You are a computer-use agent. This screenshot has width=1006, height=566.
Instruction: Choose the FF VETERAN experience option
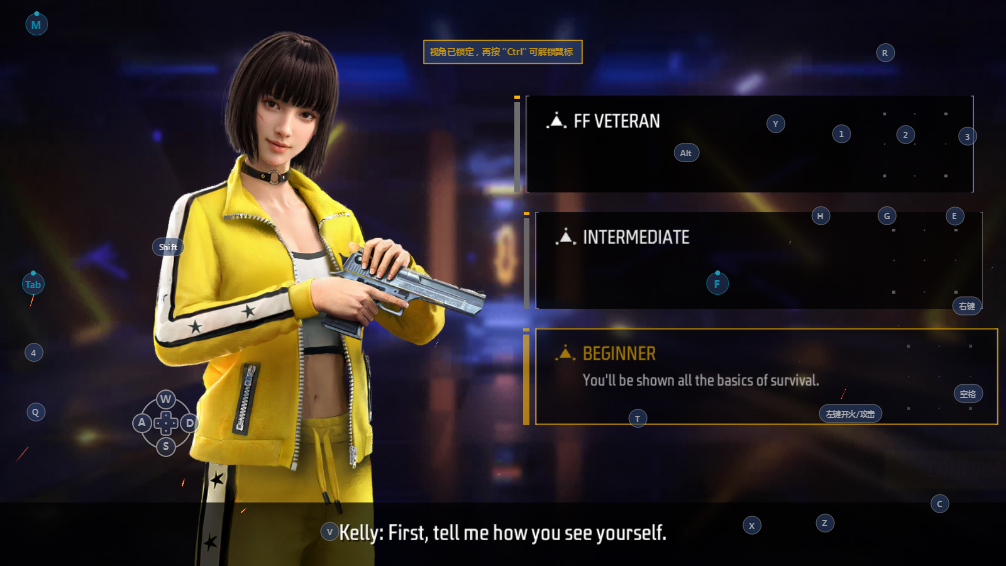(x=617, y=122)
